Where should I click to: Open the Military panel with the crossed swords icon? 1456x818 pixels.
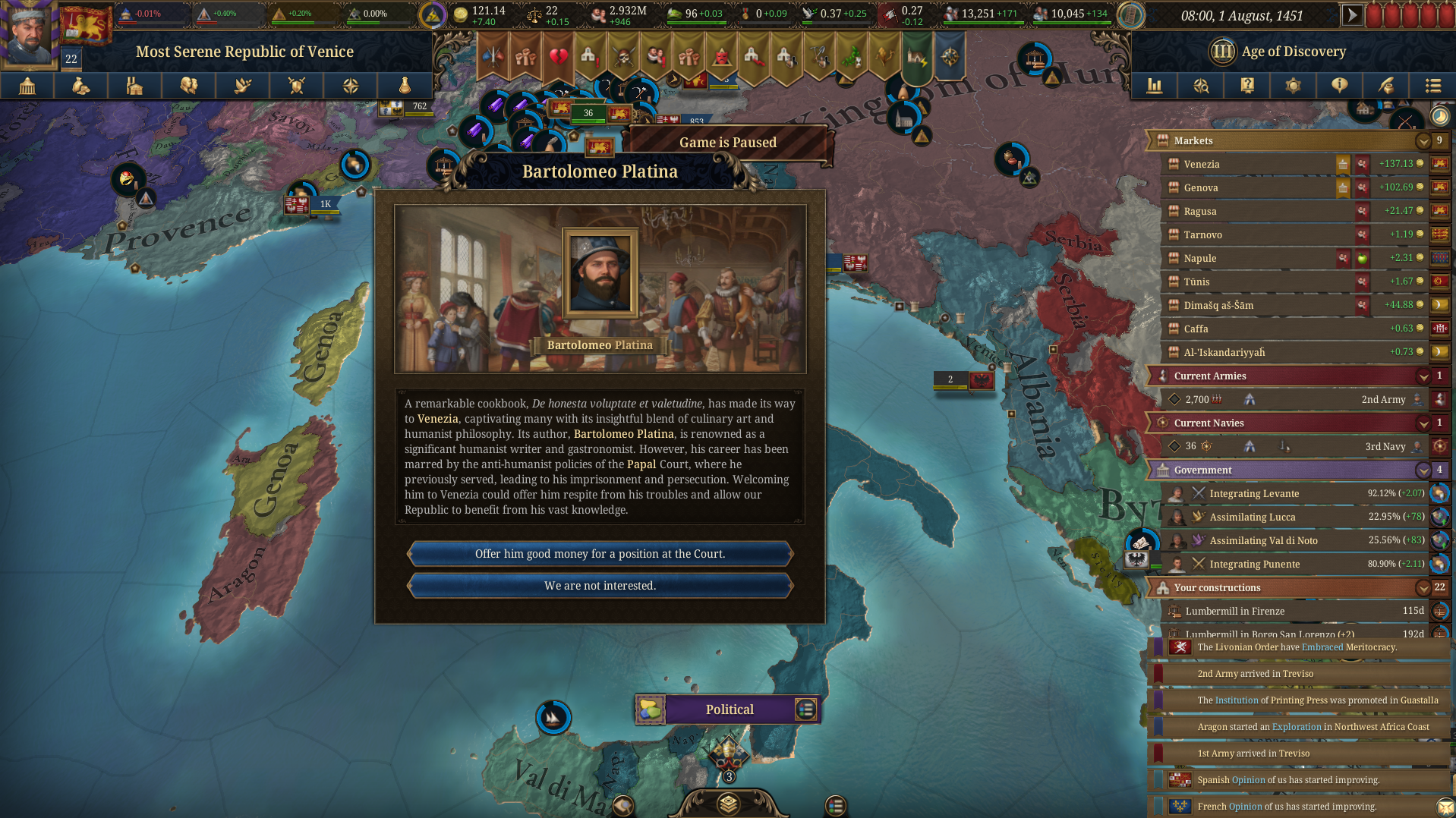(x=297, y=86)
